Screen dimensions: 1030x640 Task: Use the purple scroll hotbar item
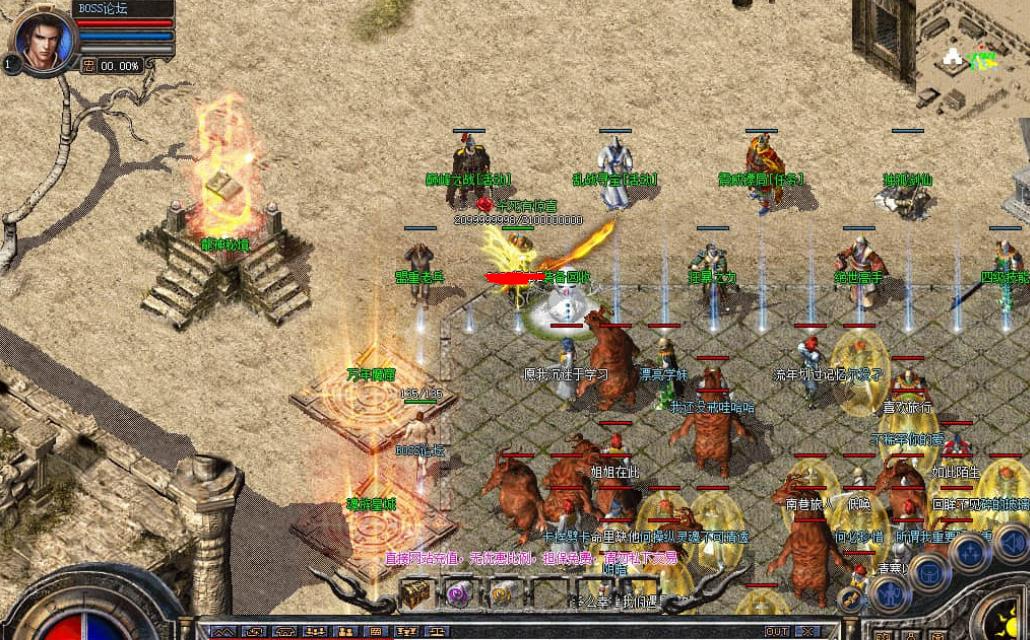coord(458,593)
